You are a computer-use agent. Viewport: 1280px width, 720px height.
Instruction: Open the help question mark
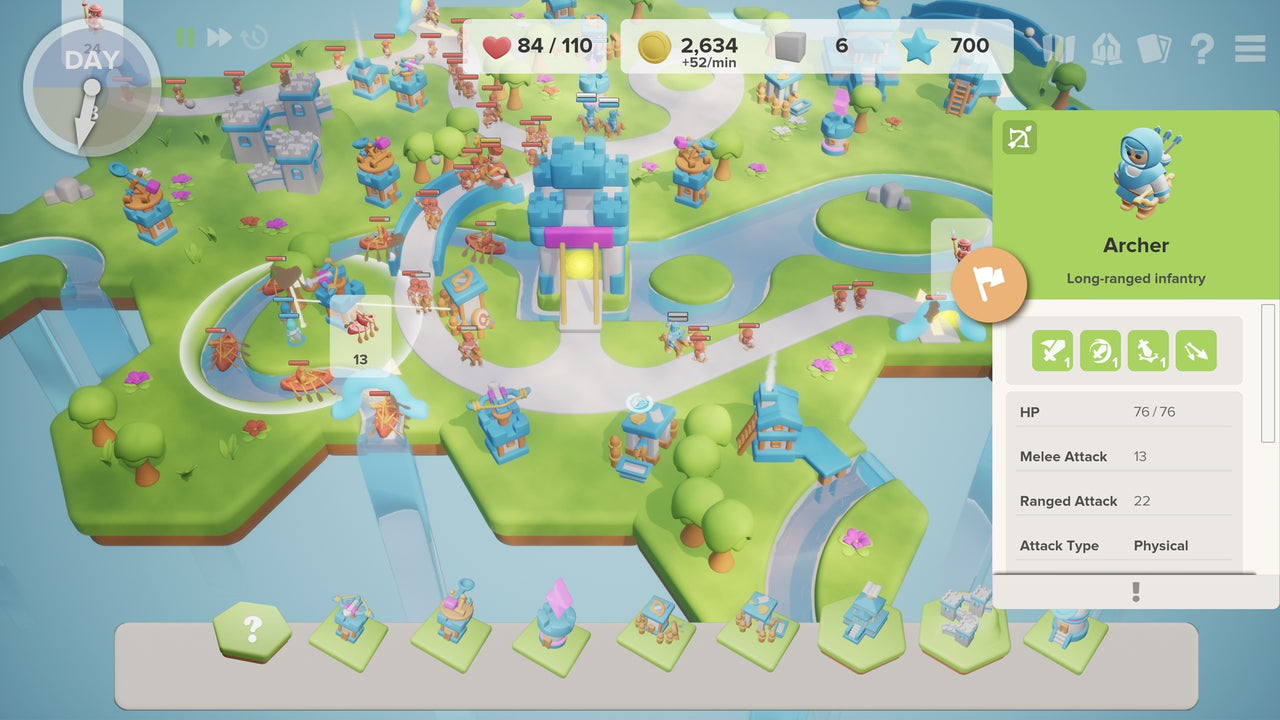click(1200, 47)
